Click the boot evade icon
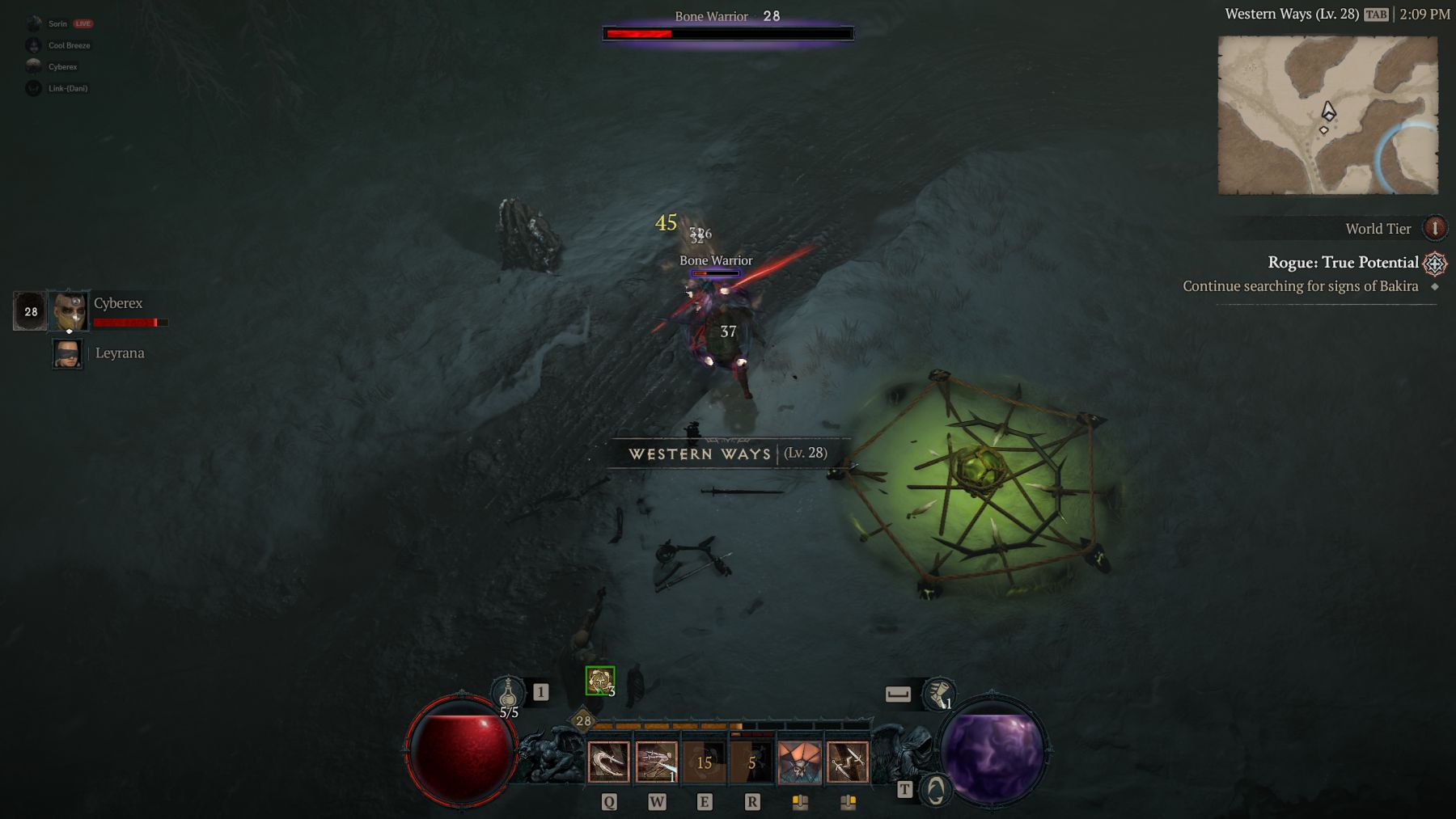The height and width of the screenshot is (819, 1456). tap(938, 694)
